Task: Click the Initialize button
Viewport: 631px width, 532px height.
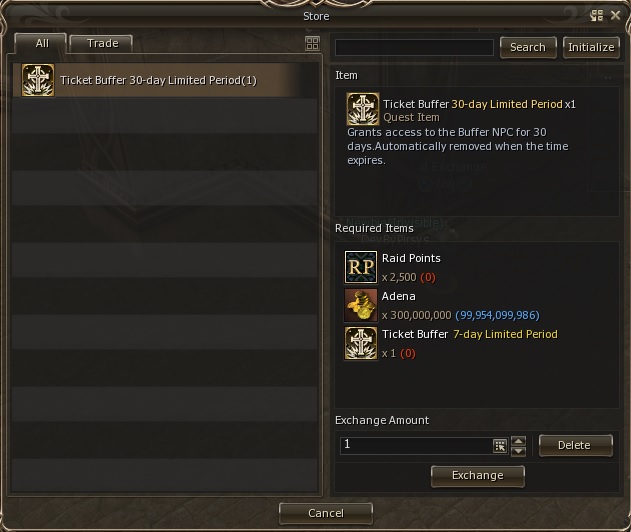Action: click(591, 47)
